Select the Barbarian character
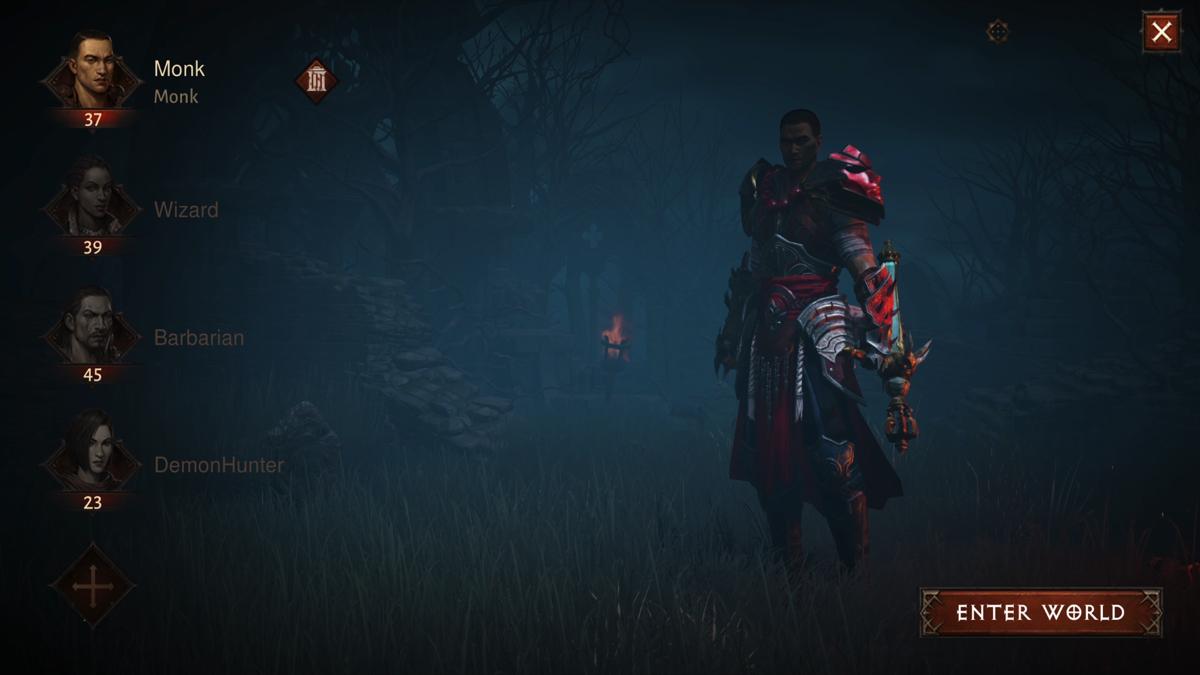The width and height of the screenshot is (1200, 675). pyautogui.click(x=92, y=335)
